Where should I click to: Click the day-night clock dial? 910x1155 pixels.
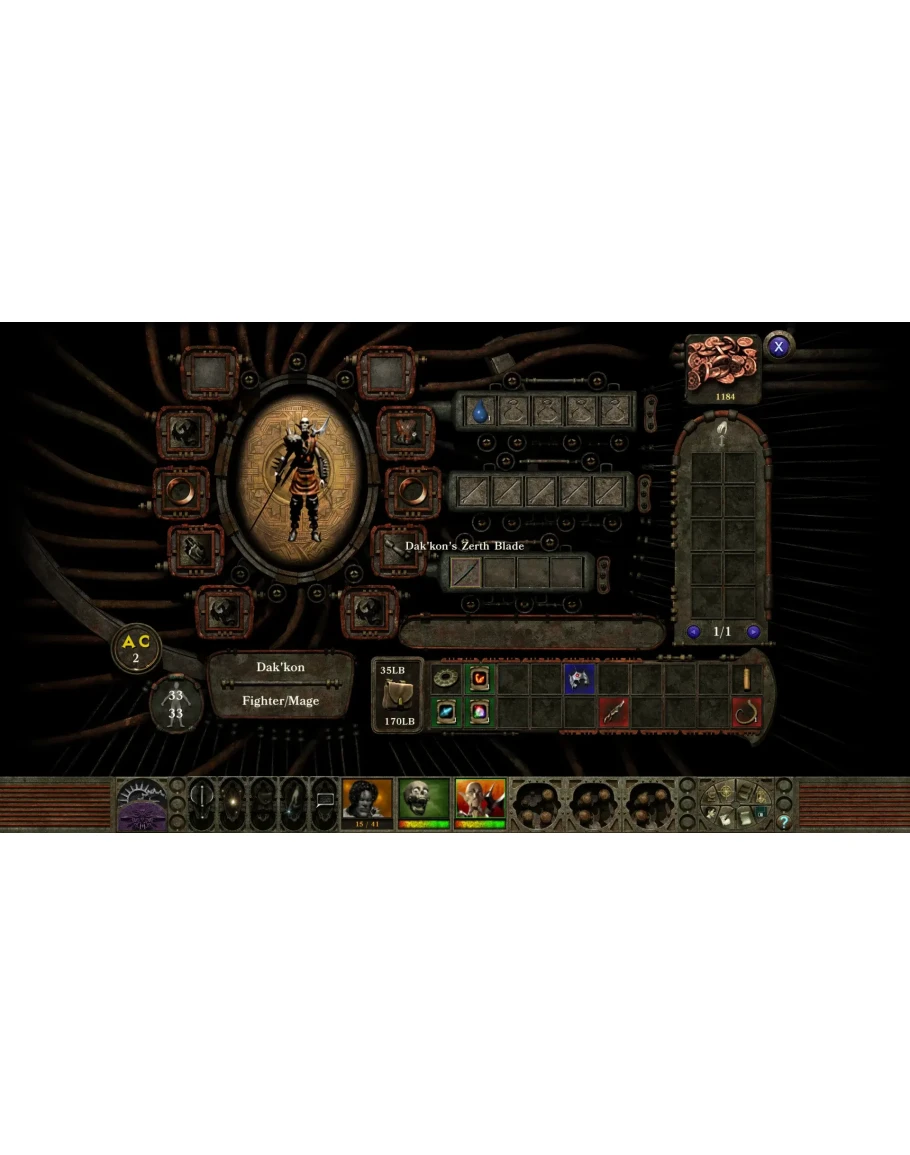(x=140, y=803)
